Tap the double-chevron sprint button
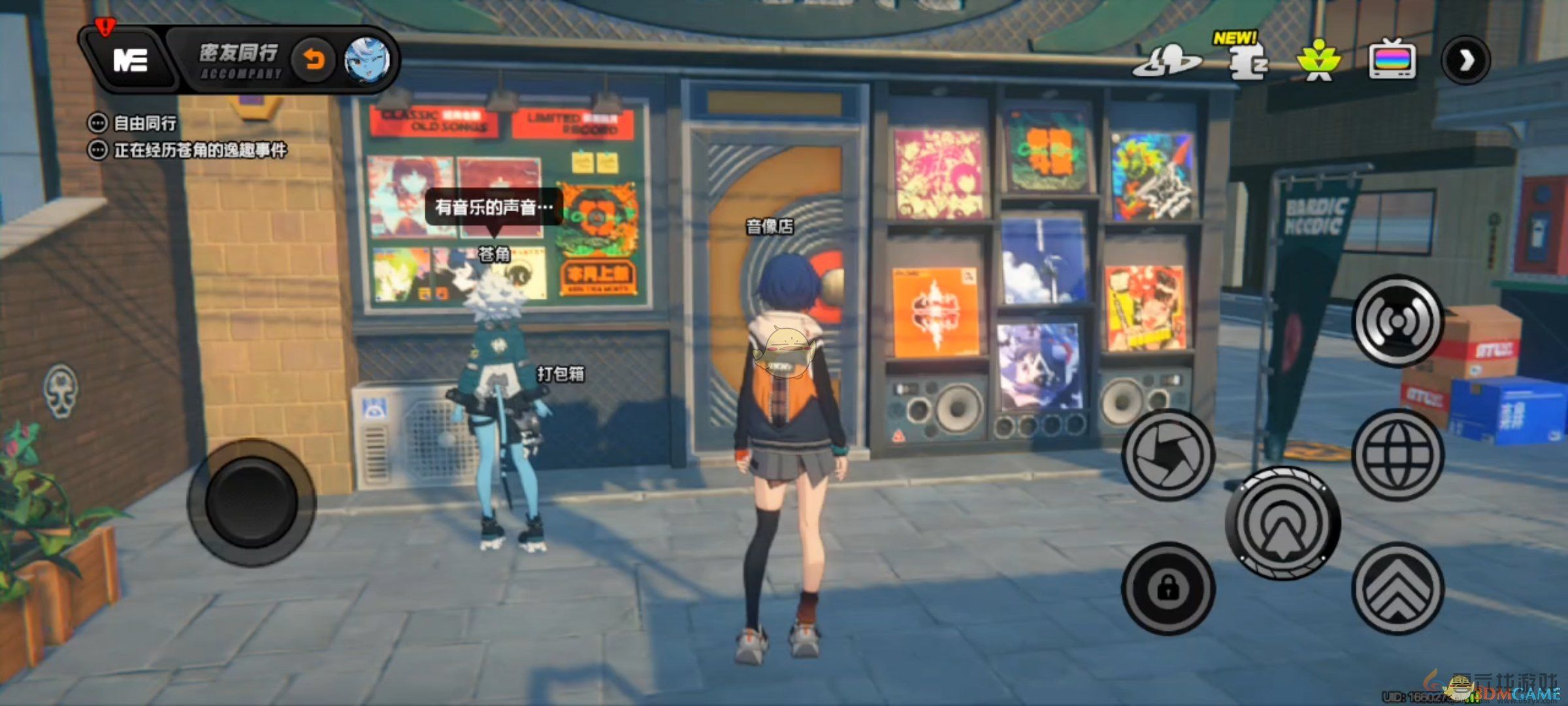Screen dimensions: 1568x706 [x=1397, y=589]
